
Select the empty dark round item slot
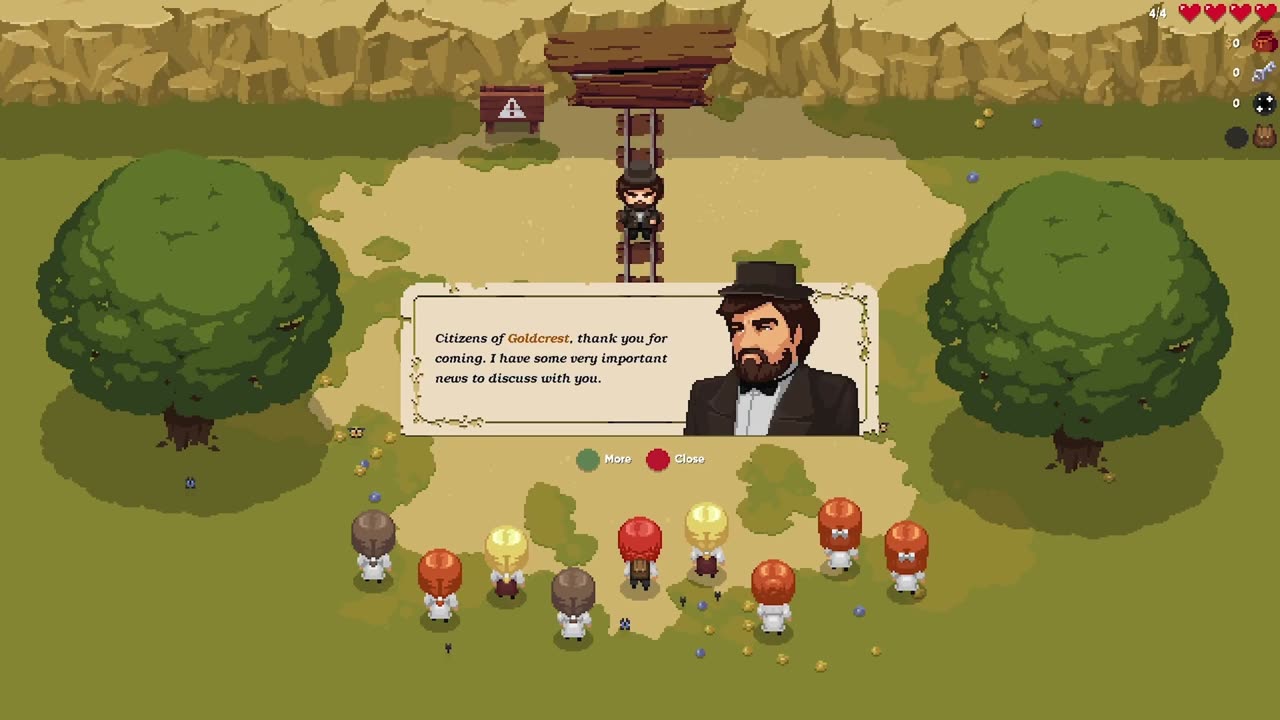point(1237,138)
